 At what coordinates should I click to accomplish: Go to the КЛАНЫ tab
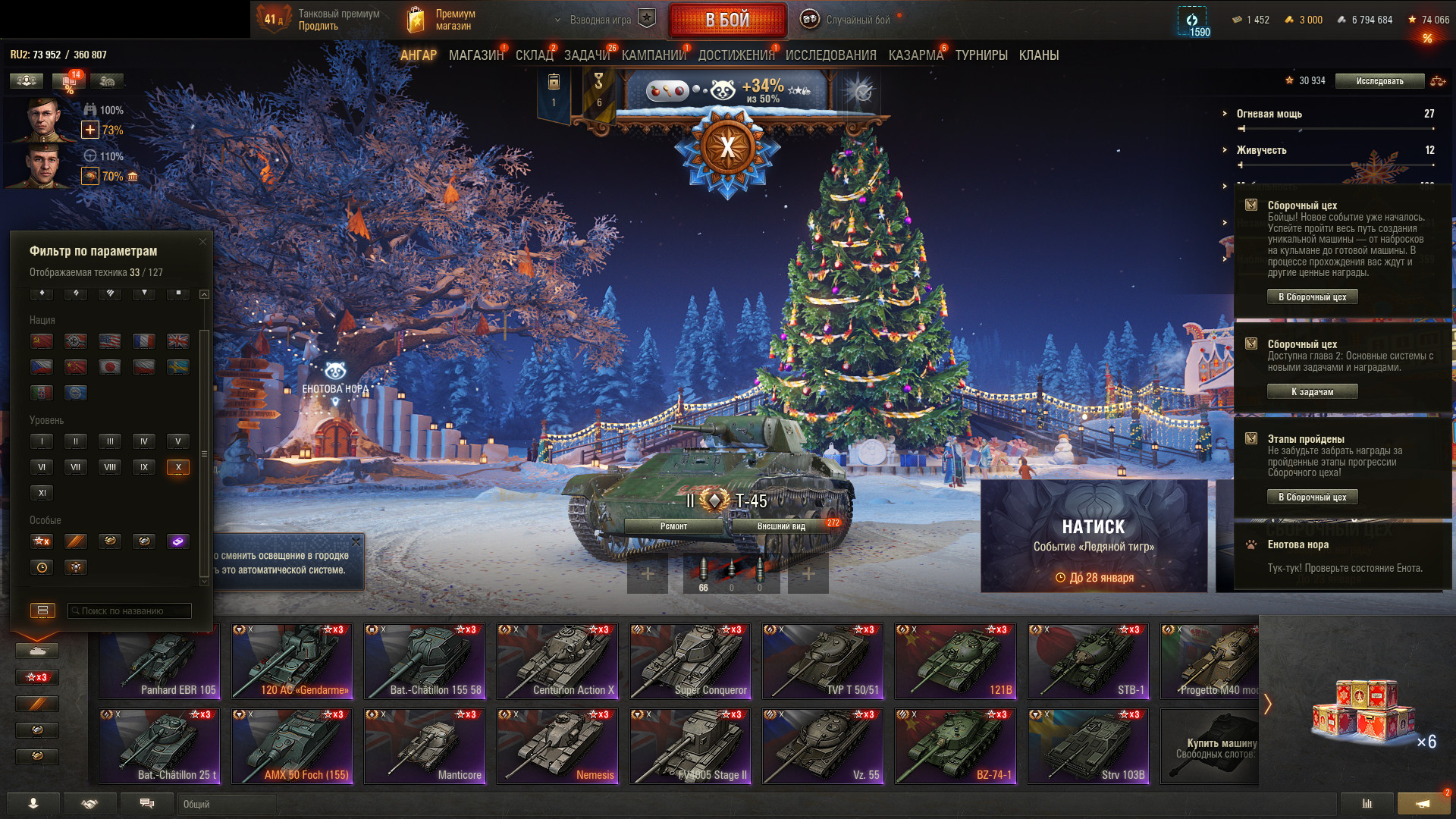click(x=1038, y=55)
